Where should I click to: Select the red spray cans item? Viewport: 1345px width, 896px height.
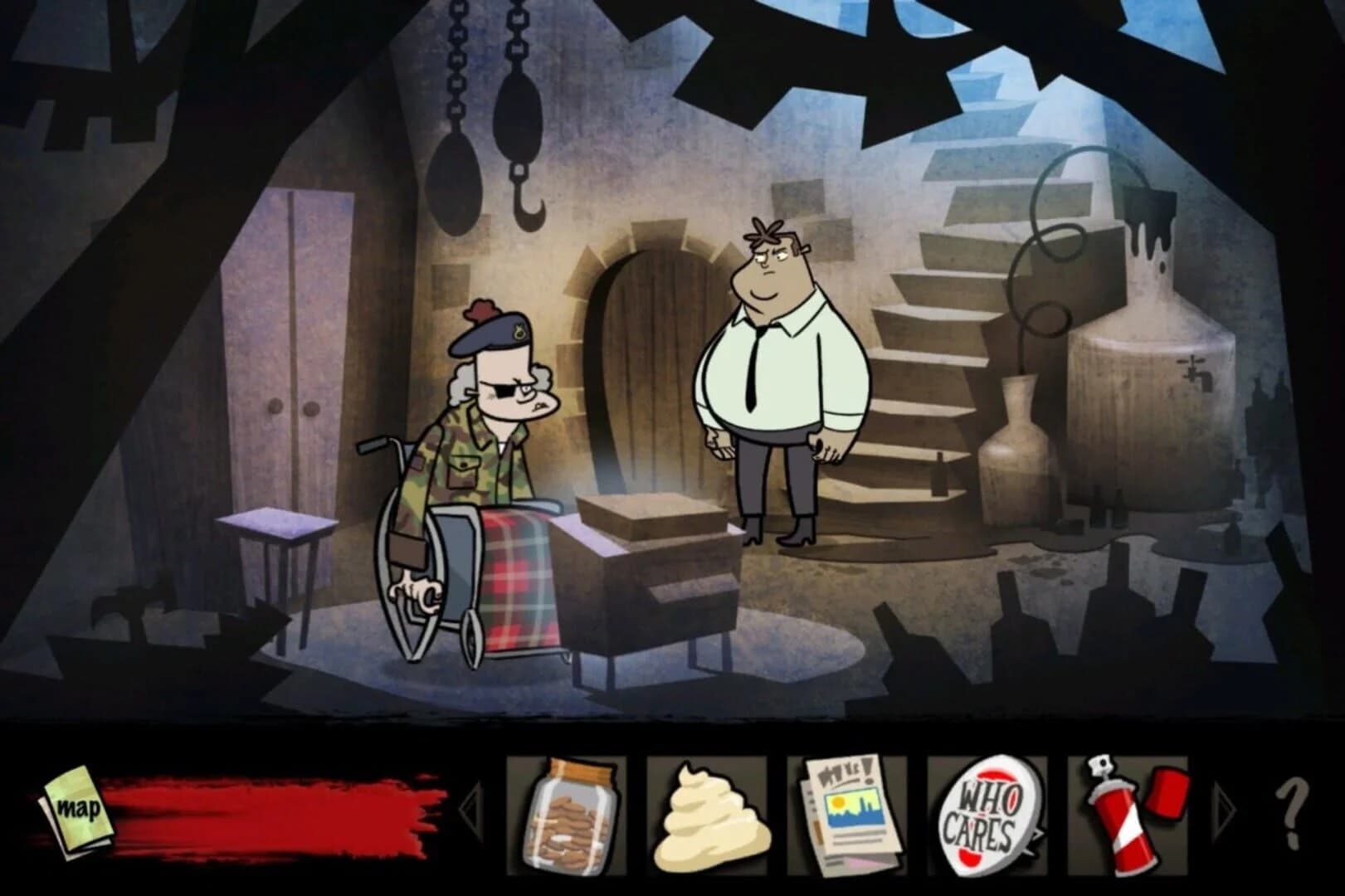click(x=1128, y=817)
